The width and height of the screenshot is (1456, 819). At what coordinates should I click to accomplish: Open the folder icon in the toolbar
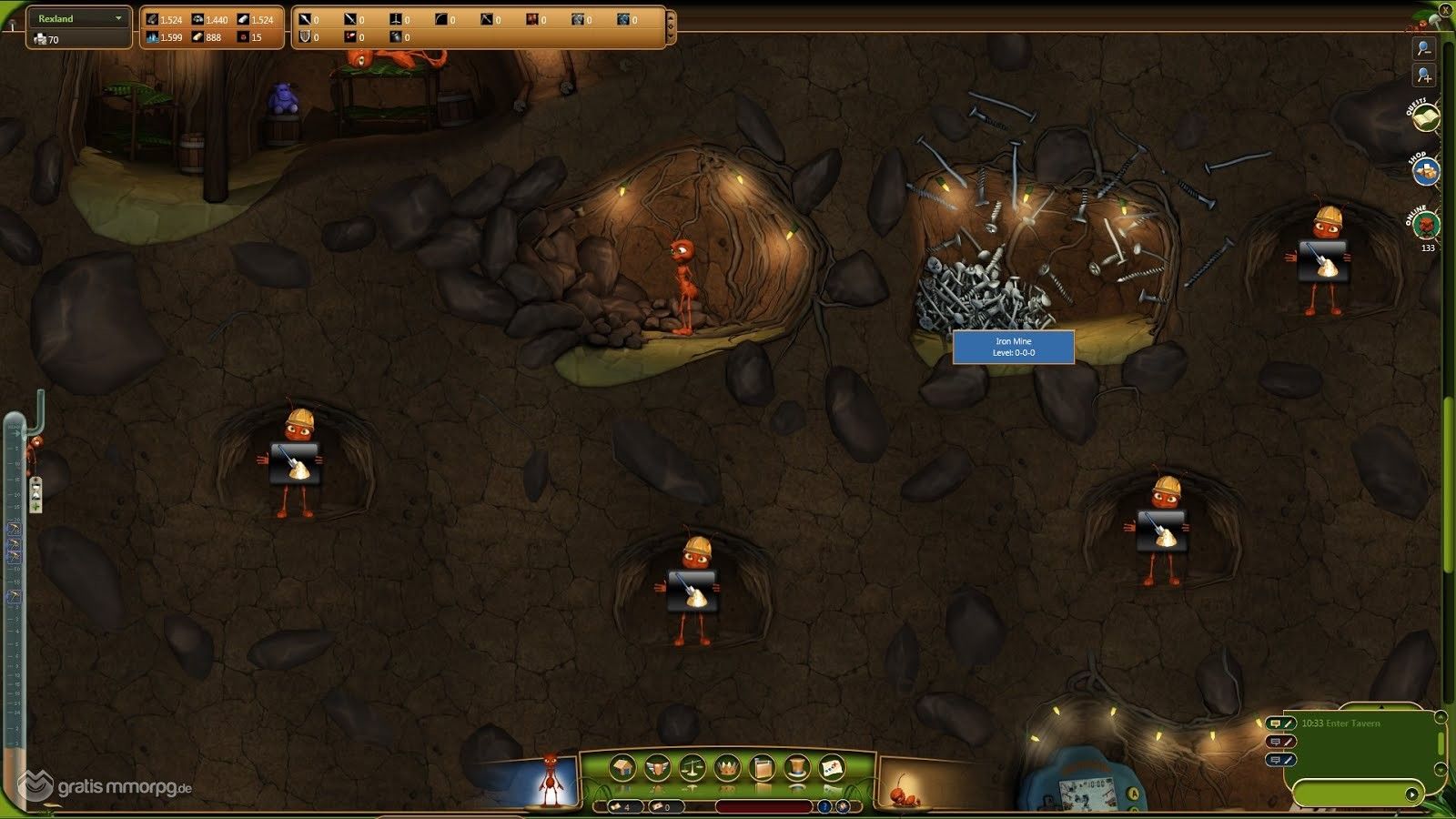click(762, 769)
